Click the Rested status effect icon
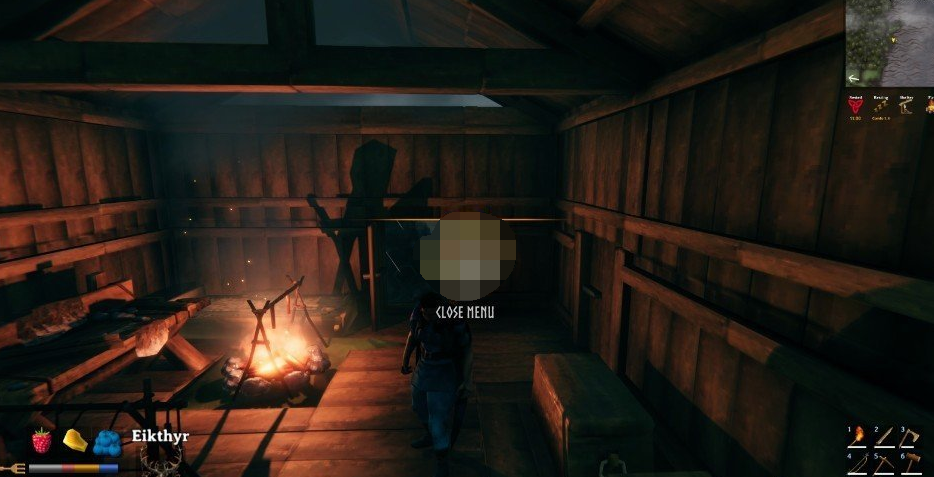 [x=855, y=104]
